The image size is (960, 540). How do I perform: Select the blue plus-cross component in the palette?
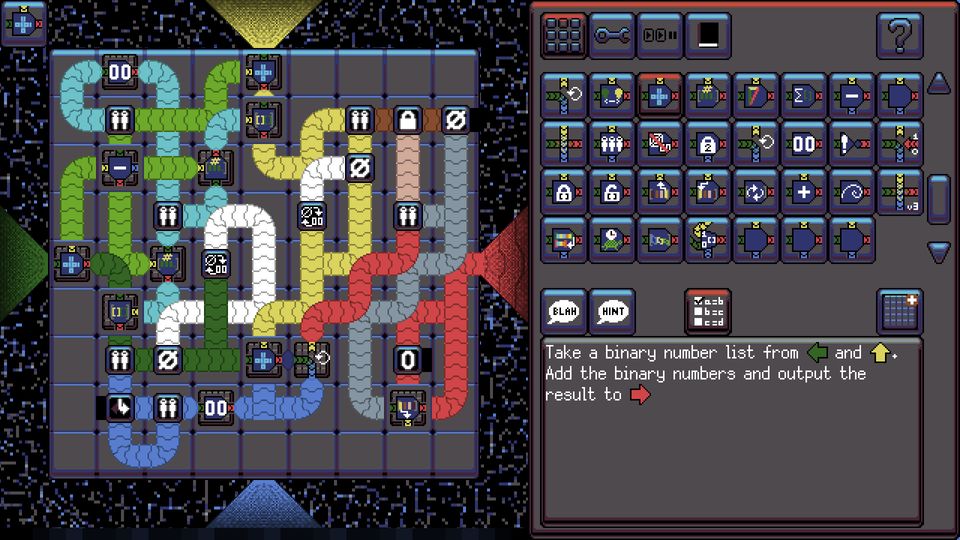click(x=660, y=95)
